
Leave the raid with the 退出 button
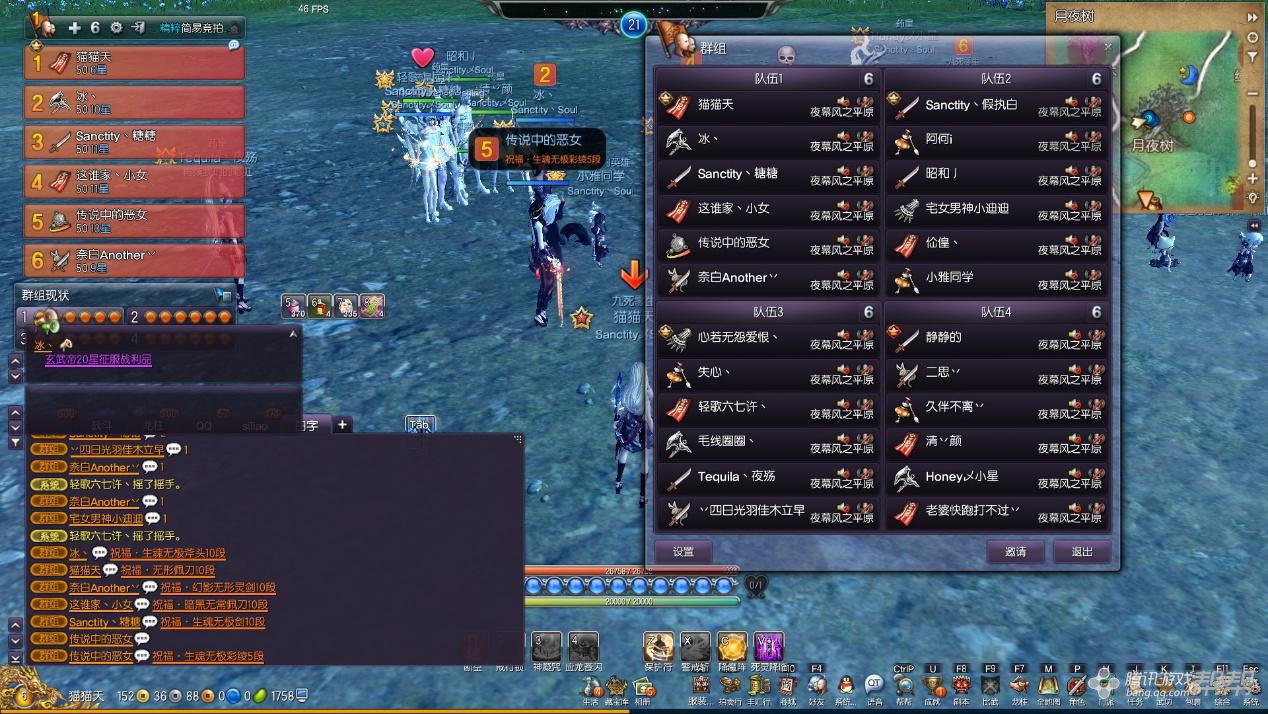1082,551
